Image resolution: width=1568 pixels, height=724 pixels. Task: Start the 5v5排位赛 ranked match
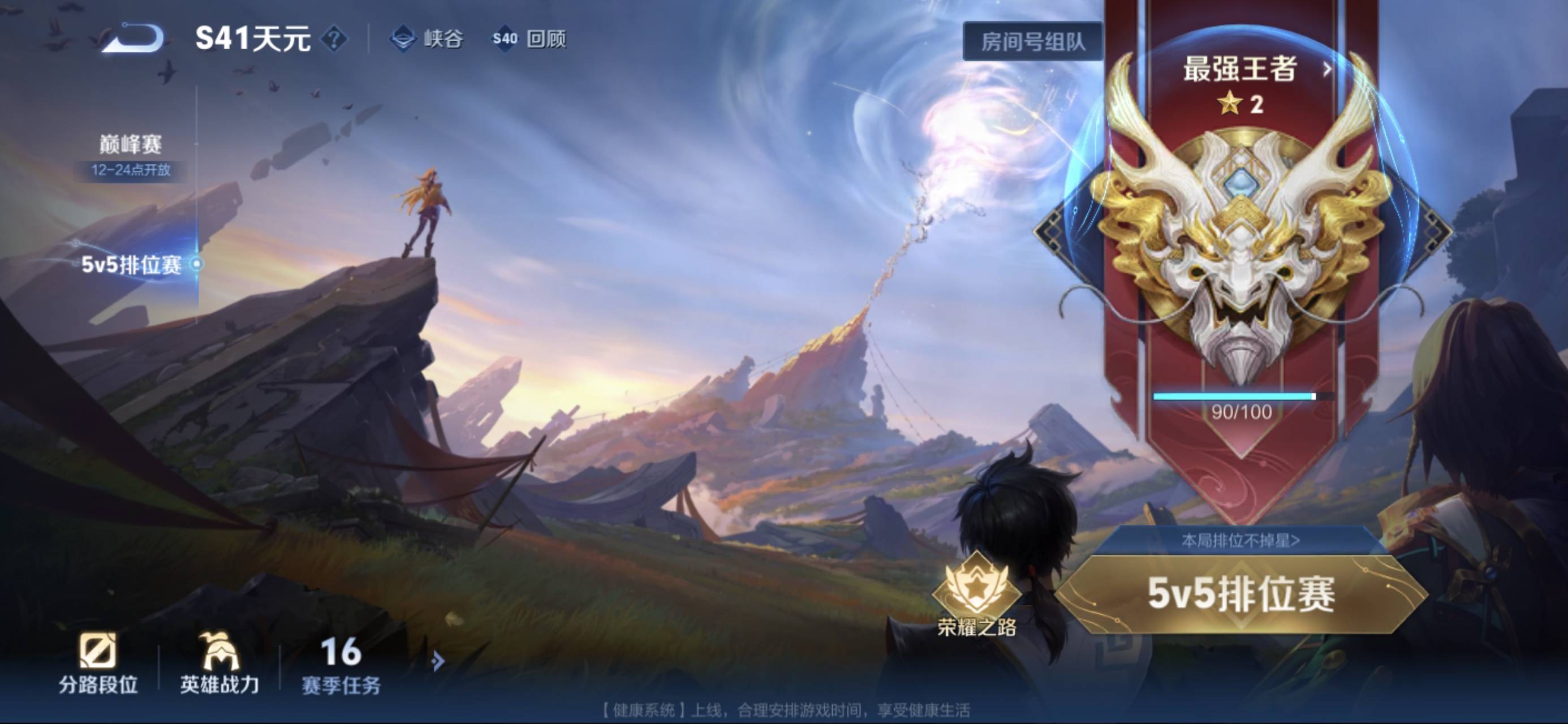pyautogui.click(x=1240, y=594)
